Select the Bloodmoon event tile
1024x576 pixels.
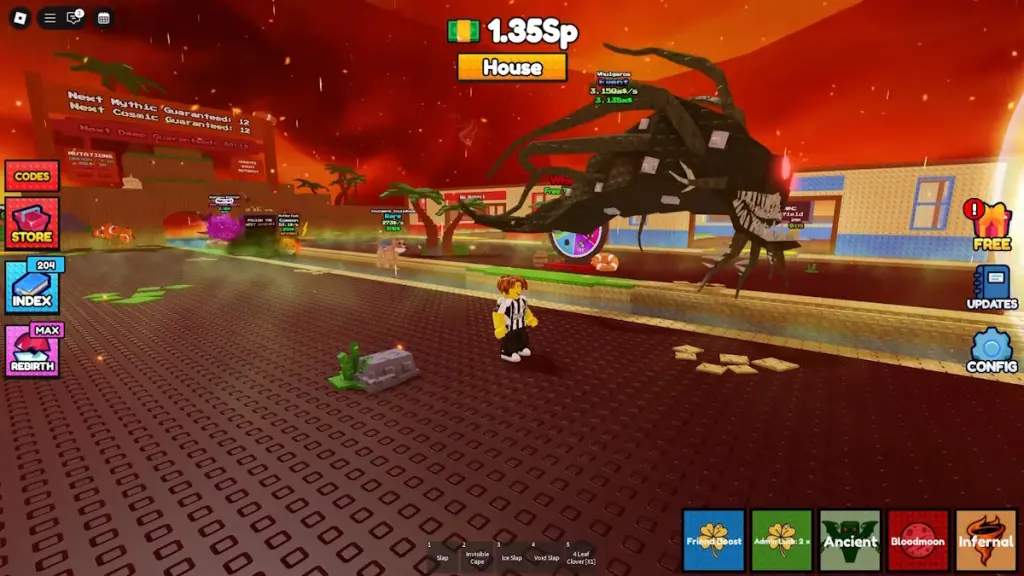pyautogui.click(x=918, y=541)
